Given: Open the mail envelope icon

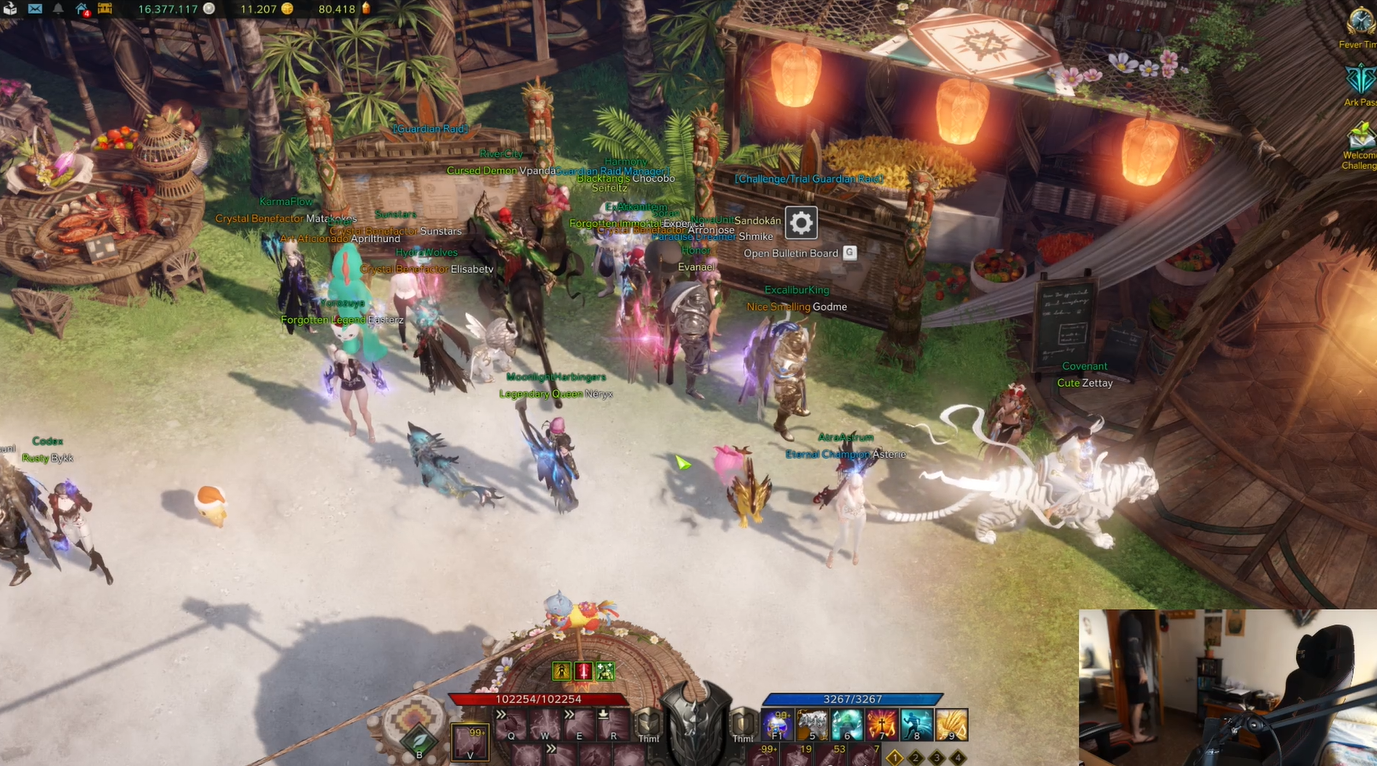Looking at the screenshot, I should point(35,9).
